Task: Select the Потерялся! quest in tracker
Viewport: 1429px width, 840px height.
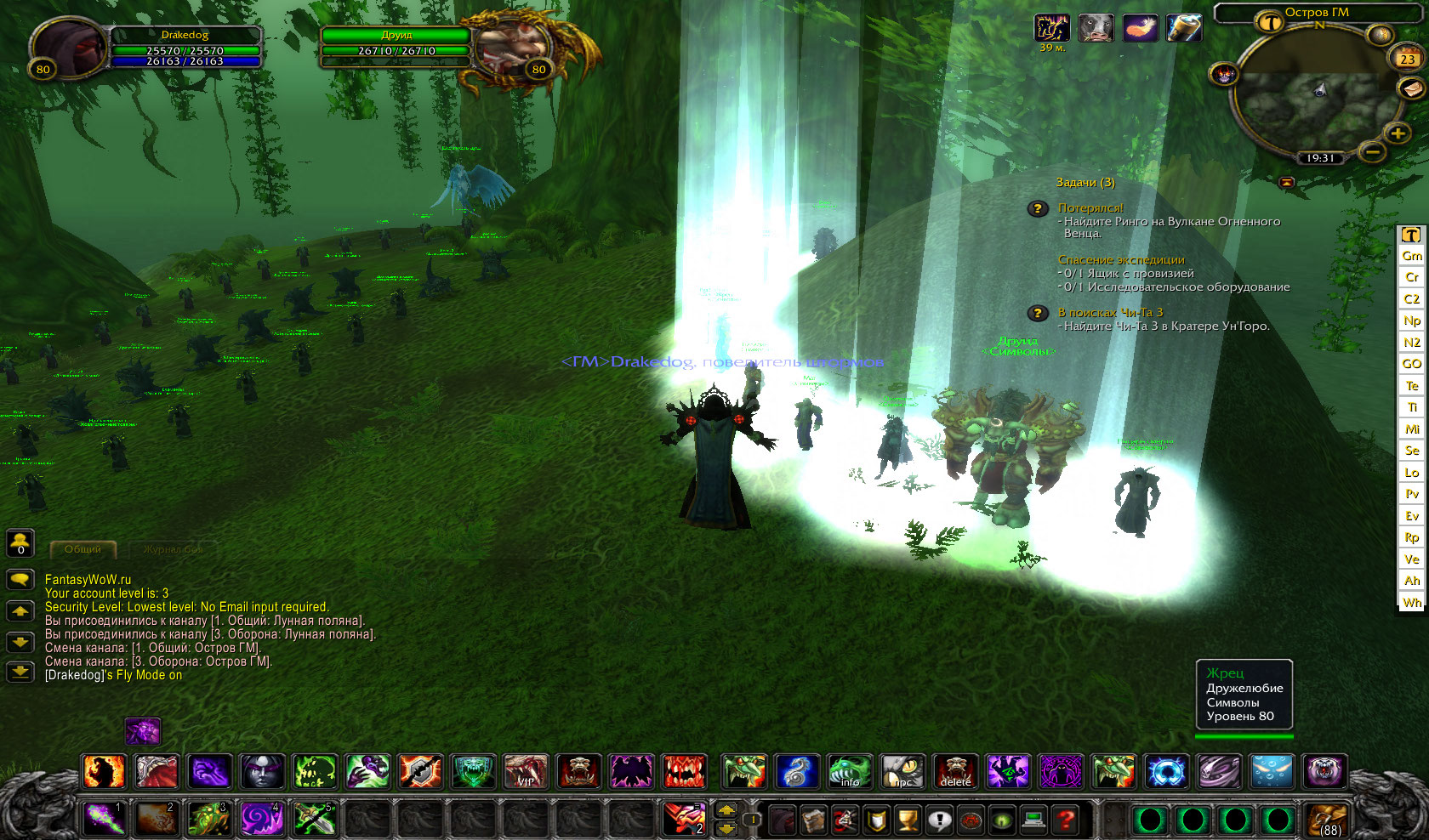Action: pos(1090,207)
